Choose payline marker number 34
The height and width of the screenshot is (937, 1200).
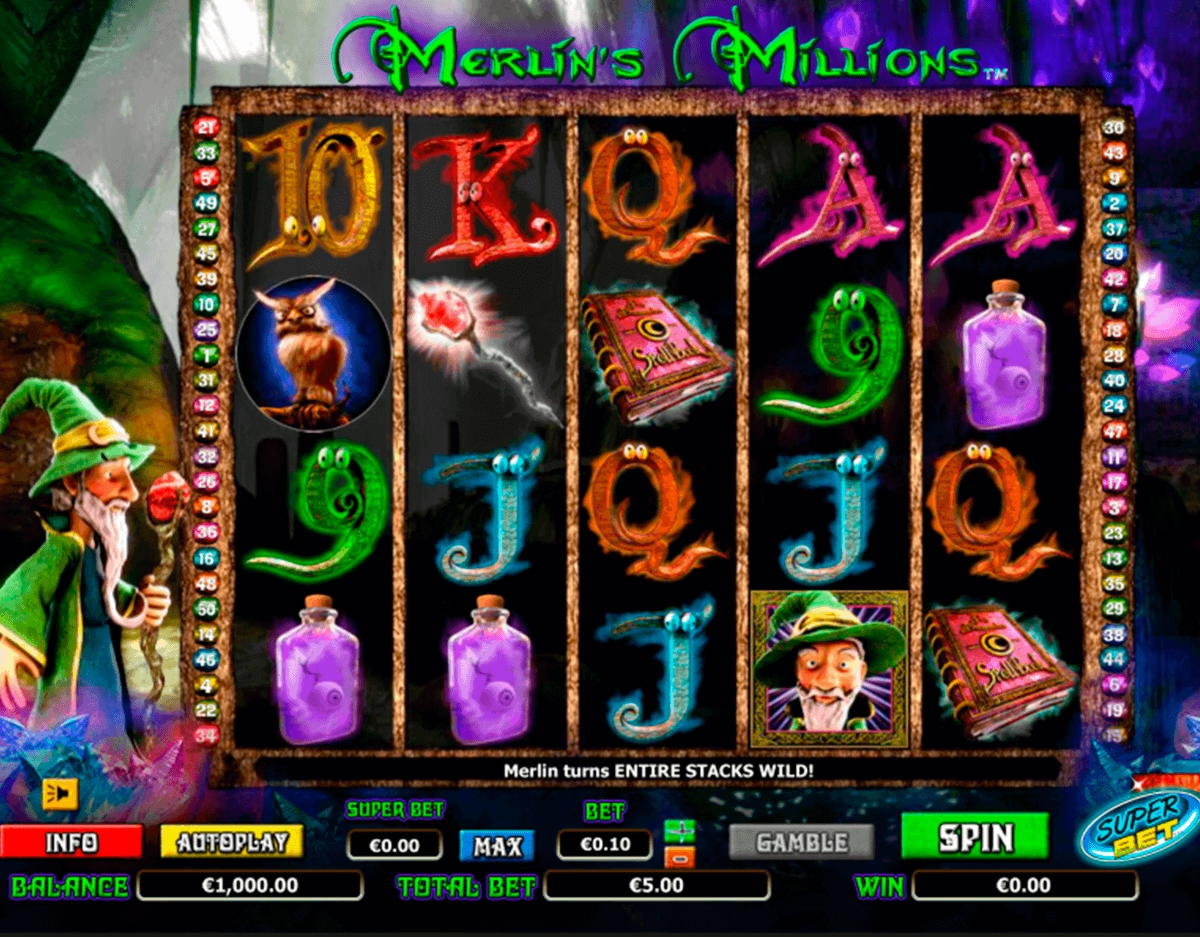tap(206, 736)
